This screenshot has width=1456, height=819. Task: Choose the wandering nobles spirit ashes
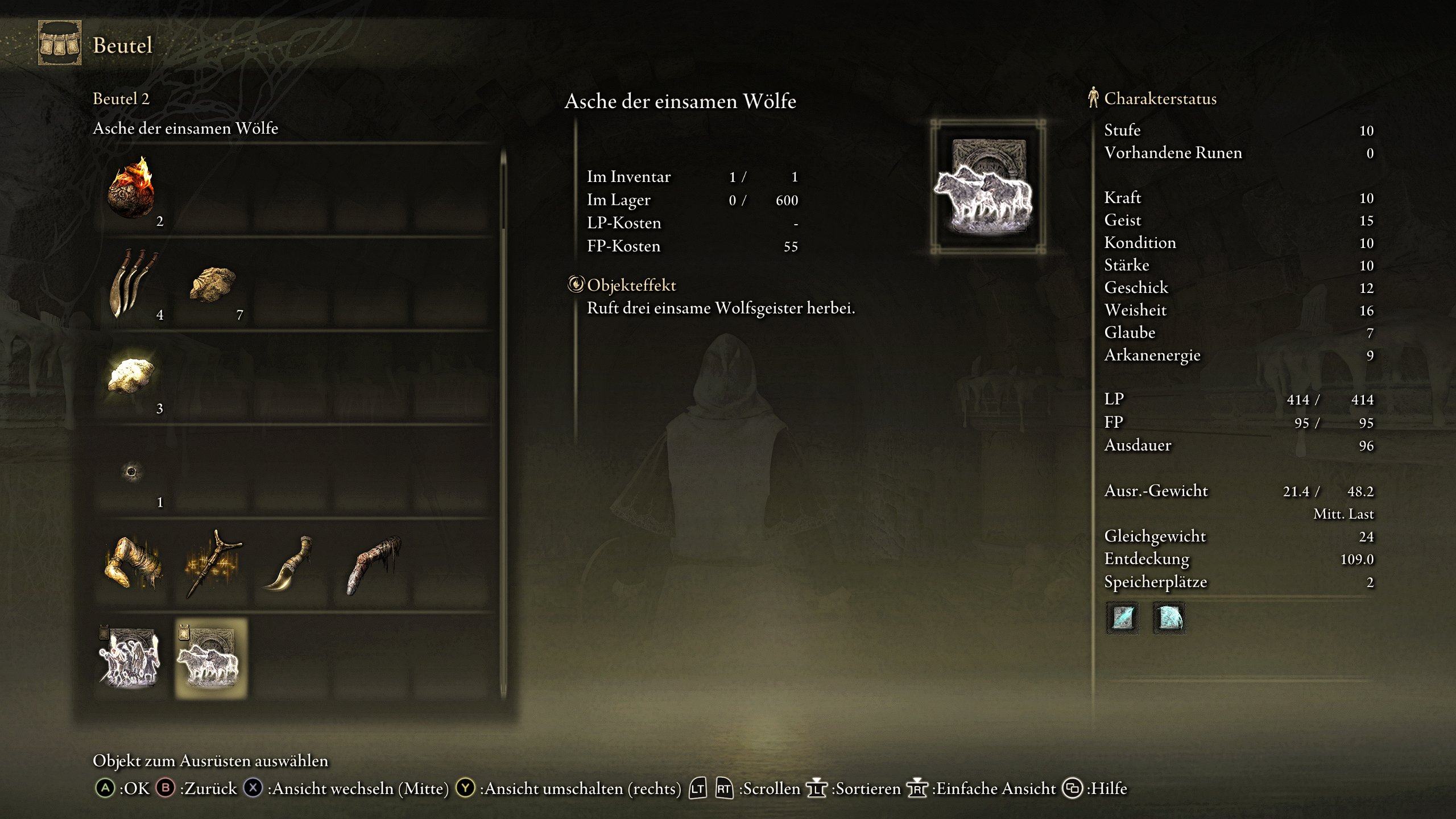tap(131, 658)
